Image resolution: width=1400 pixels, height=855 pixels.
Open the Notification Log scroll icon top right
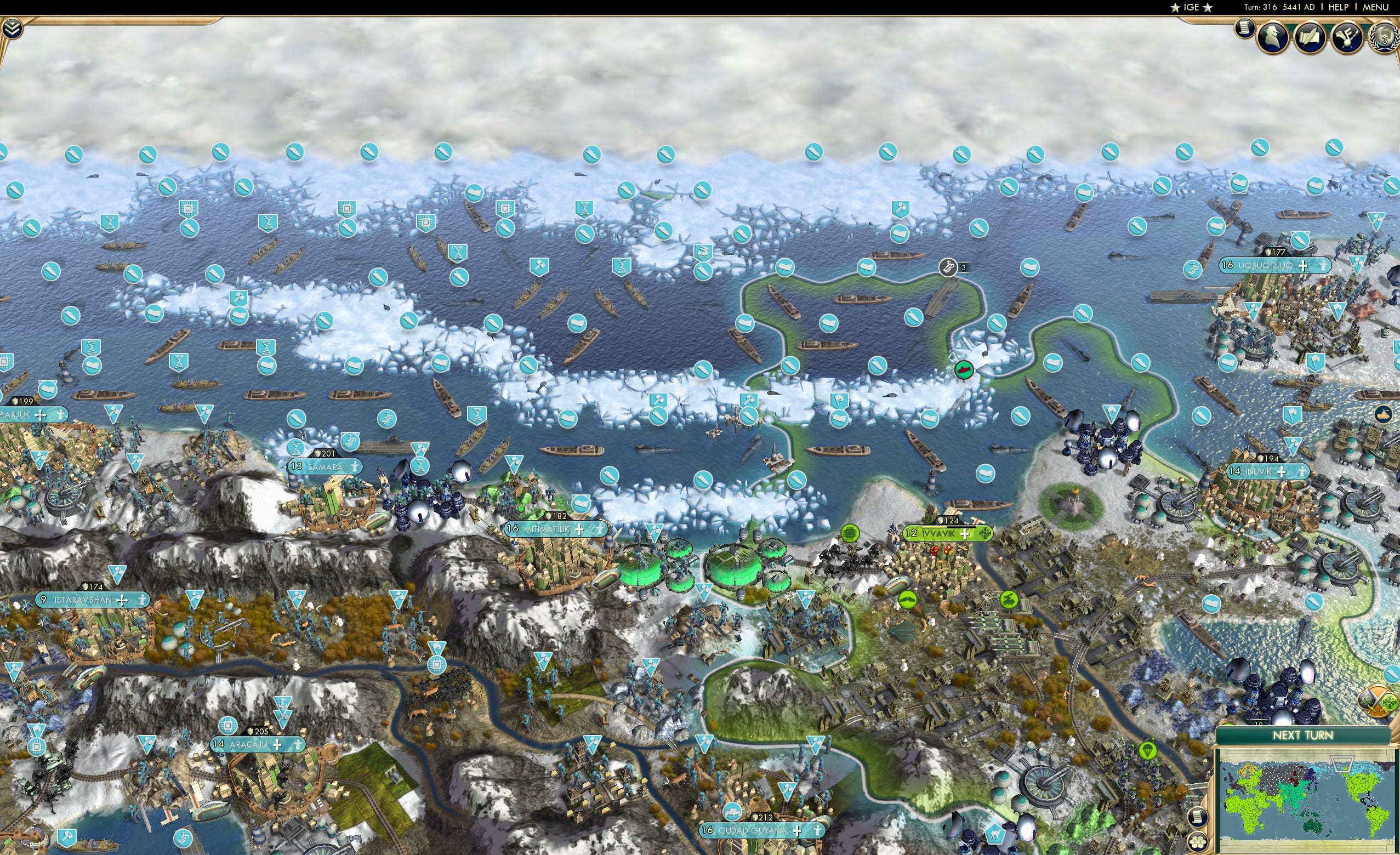[x=1244, y=30]
